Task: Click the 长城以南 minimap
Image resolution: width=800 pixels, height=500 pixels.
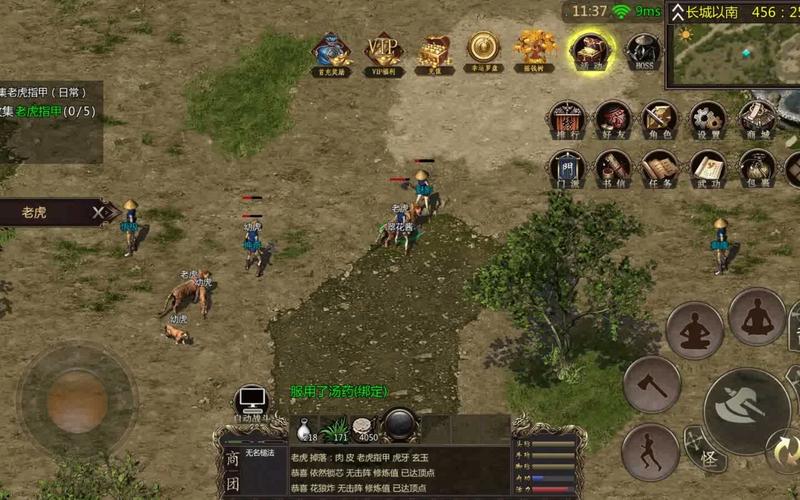Action: click(x=735, y=53)
